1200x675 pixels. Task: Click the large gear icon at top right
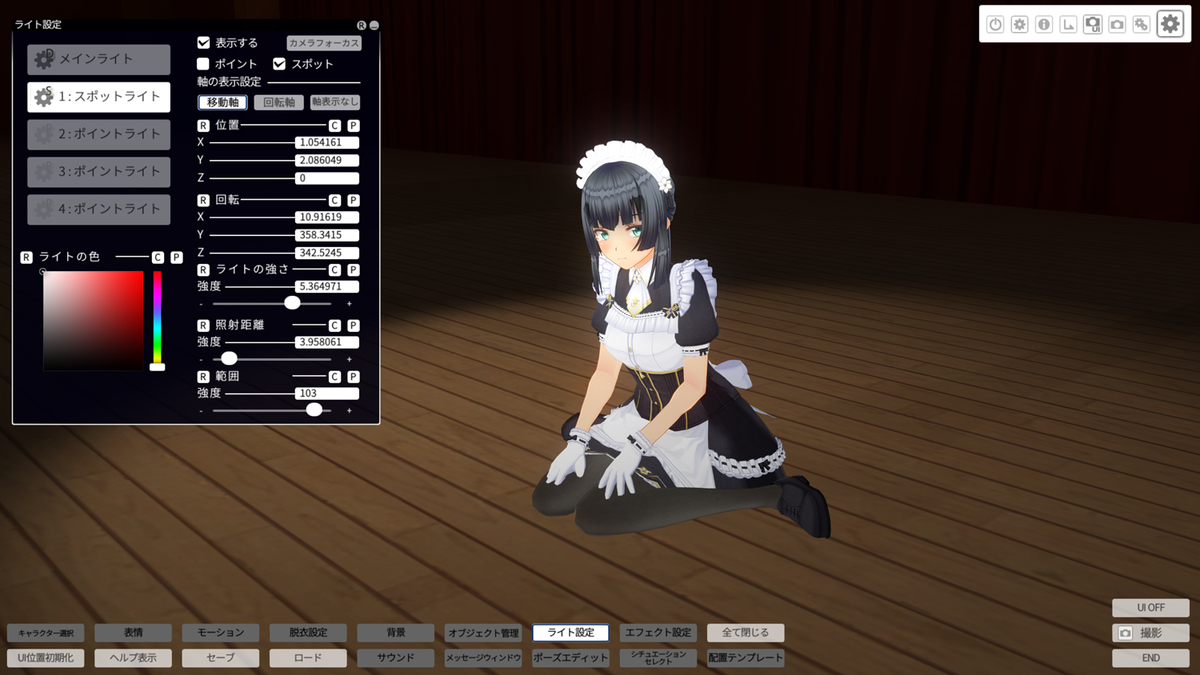coord(1170,24)
